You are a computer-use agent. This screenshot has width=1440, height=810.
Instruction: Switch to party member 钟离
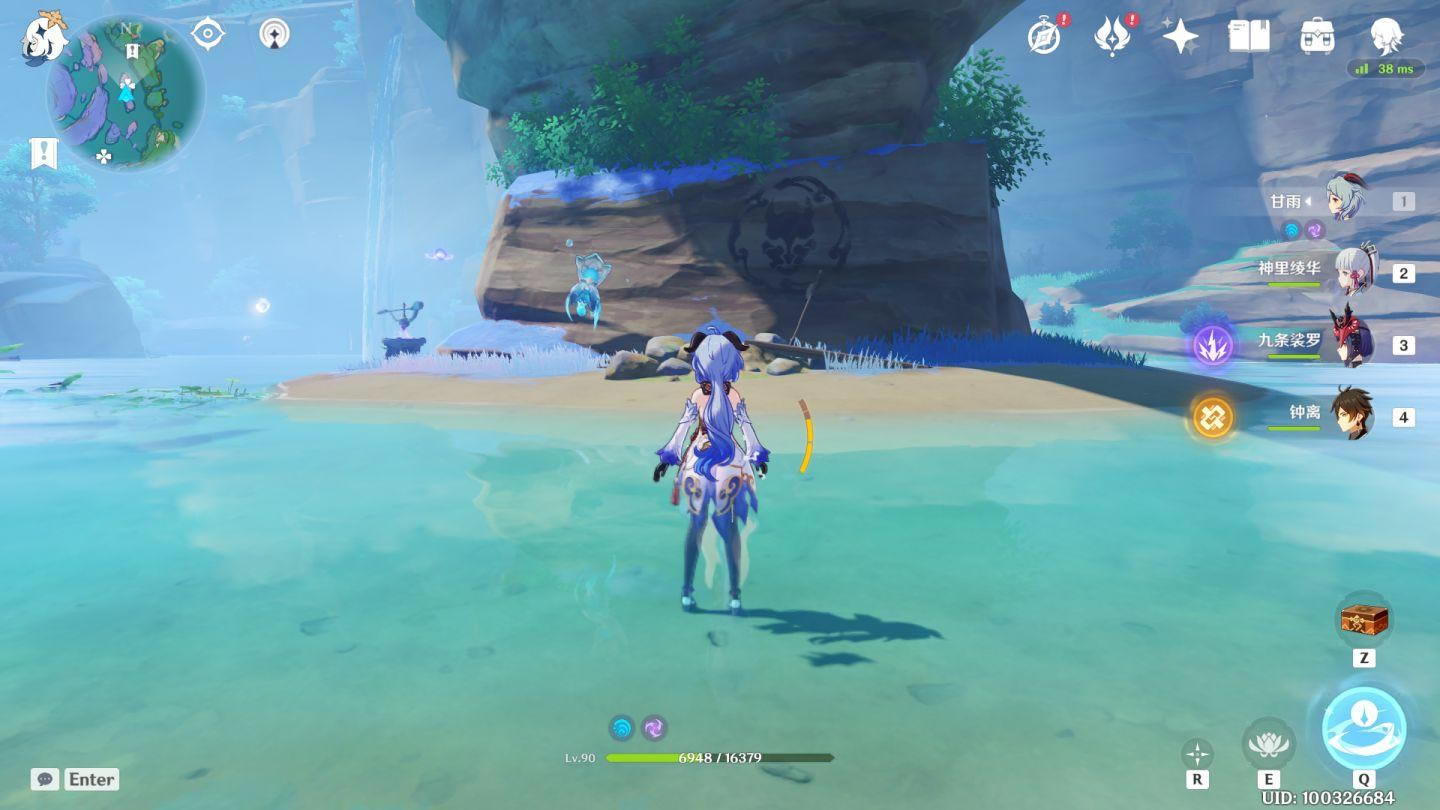pos(1352,414)
